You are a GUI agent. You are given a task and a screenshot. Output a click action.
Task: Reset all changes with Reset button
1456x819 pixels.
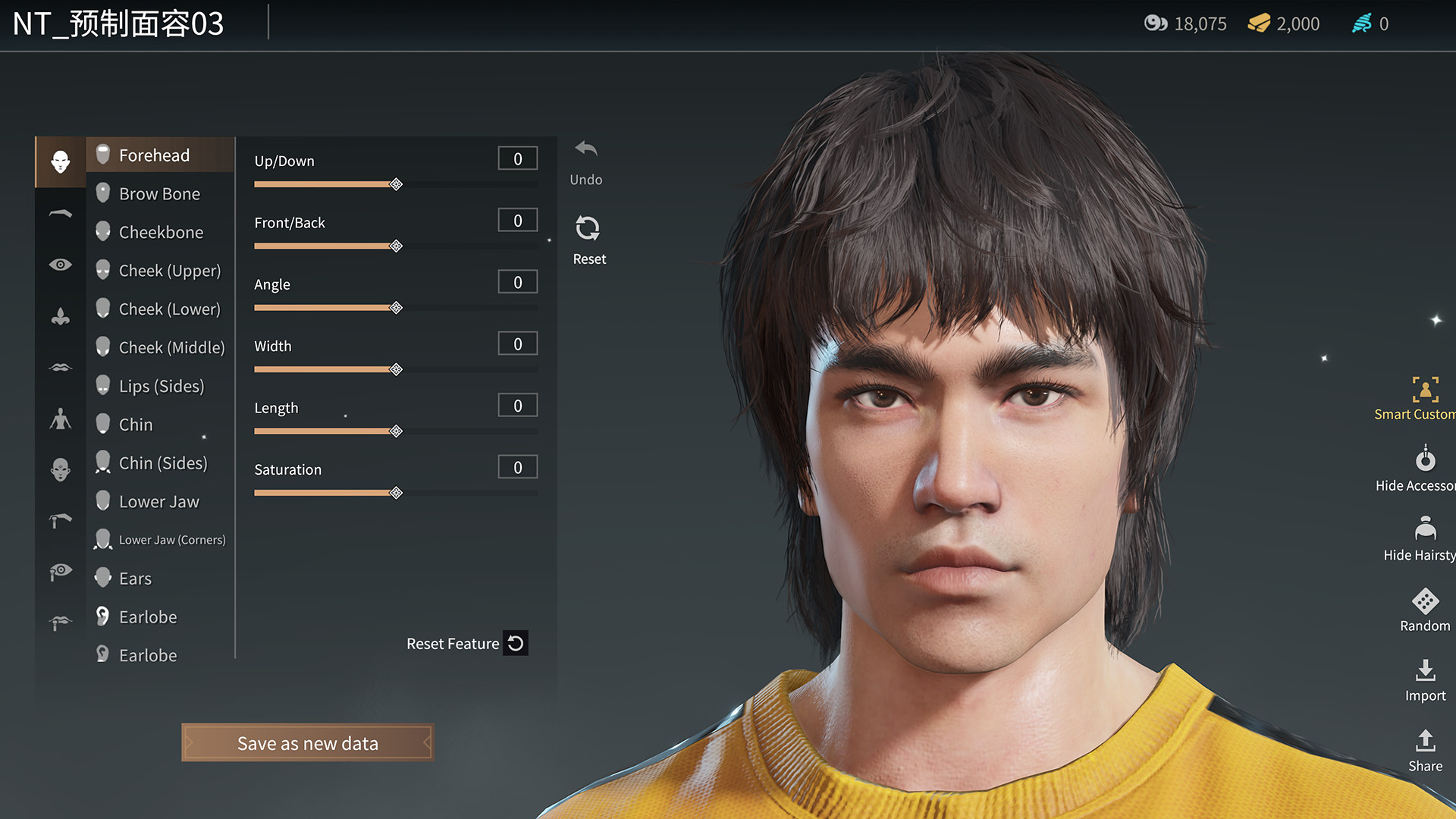click(x=588, y=229)
